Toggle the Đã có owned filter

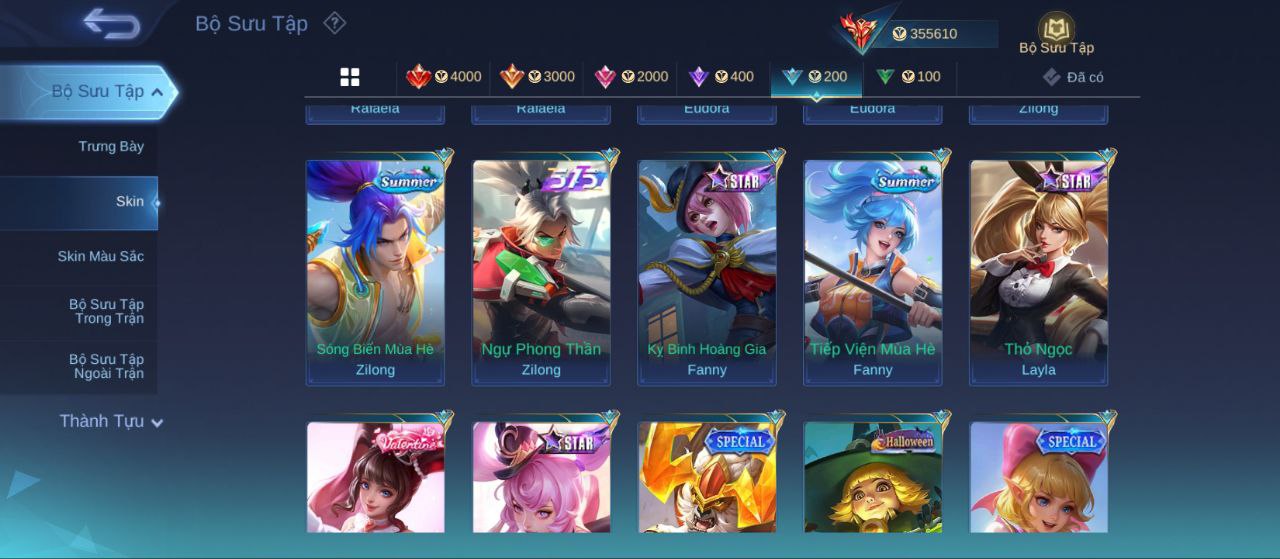[x=1073, y=77]
